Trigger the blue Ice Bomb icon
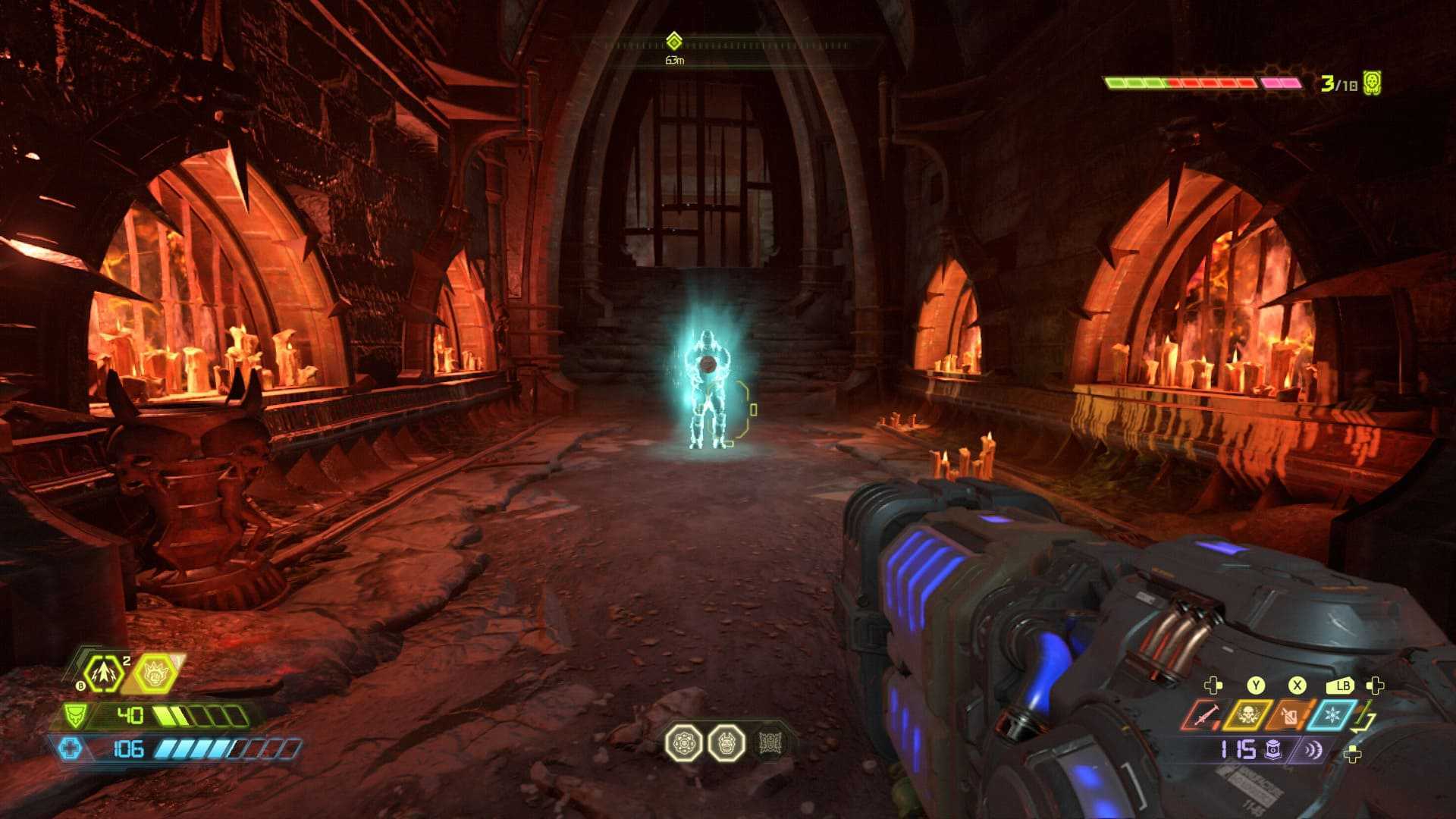1456x819 pixels. (x=1332, y=715)
